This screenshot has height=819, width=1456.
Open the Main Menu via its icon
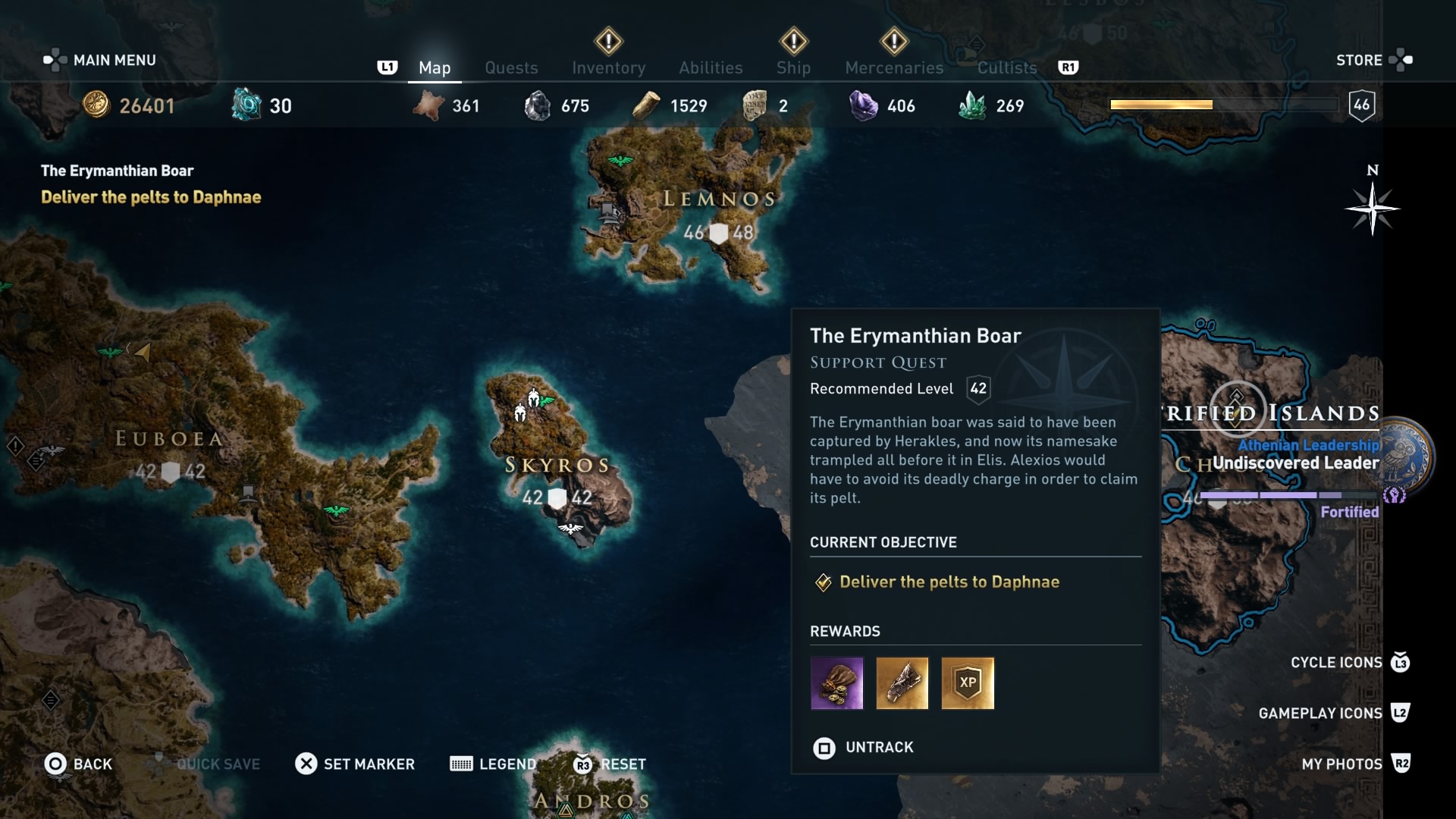tap(55, 60)
